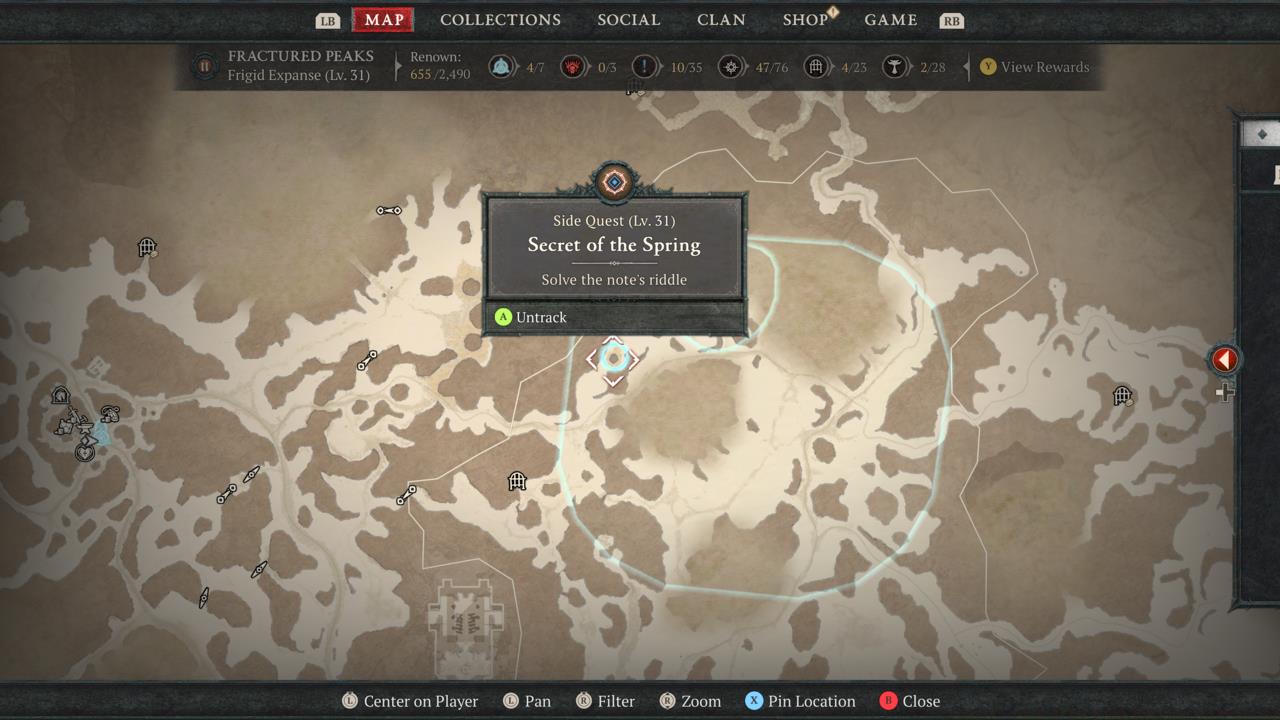Click the stable horse icon in town

(60, 396)
